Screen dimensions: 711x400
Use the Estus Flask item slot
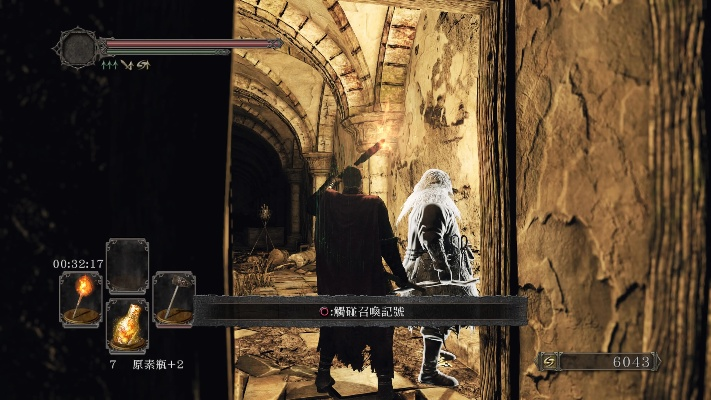pyautogui.click(x=127, y=324)
